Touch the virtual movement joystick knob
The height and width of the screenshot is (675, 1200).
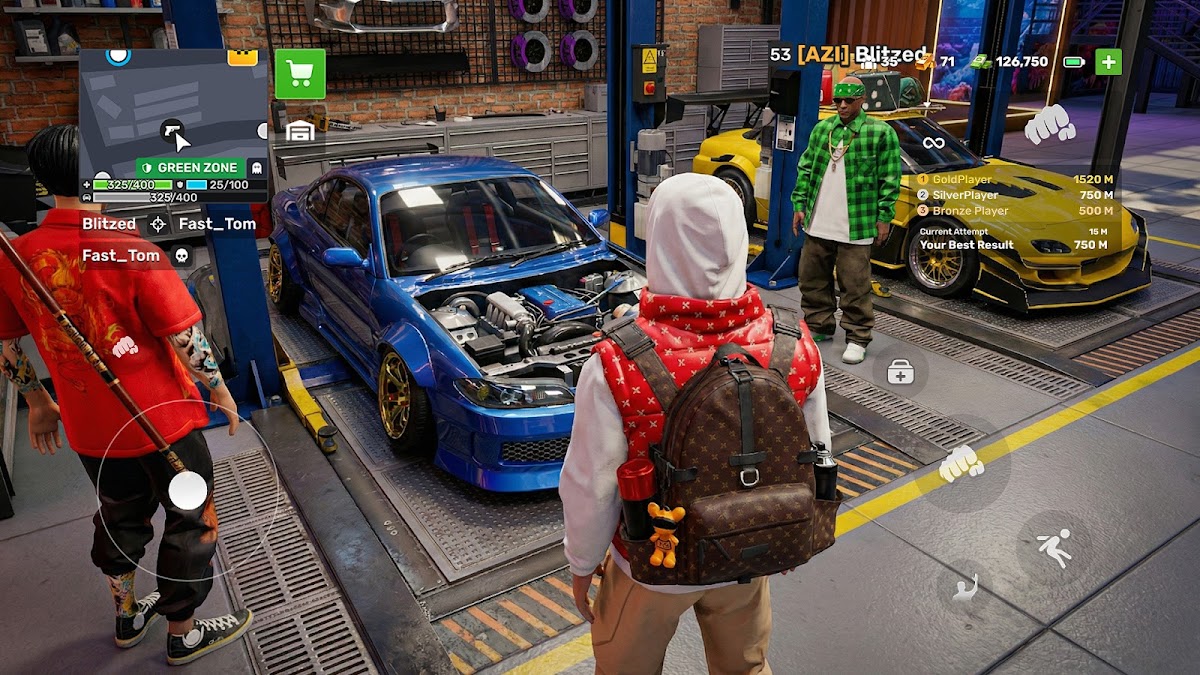(x=187, y=490)
